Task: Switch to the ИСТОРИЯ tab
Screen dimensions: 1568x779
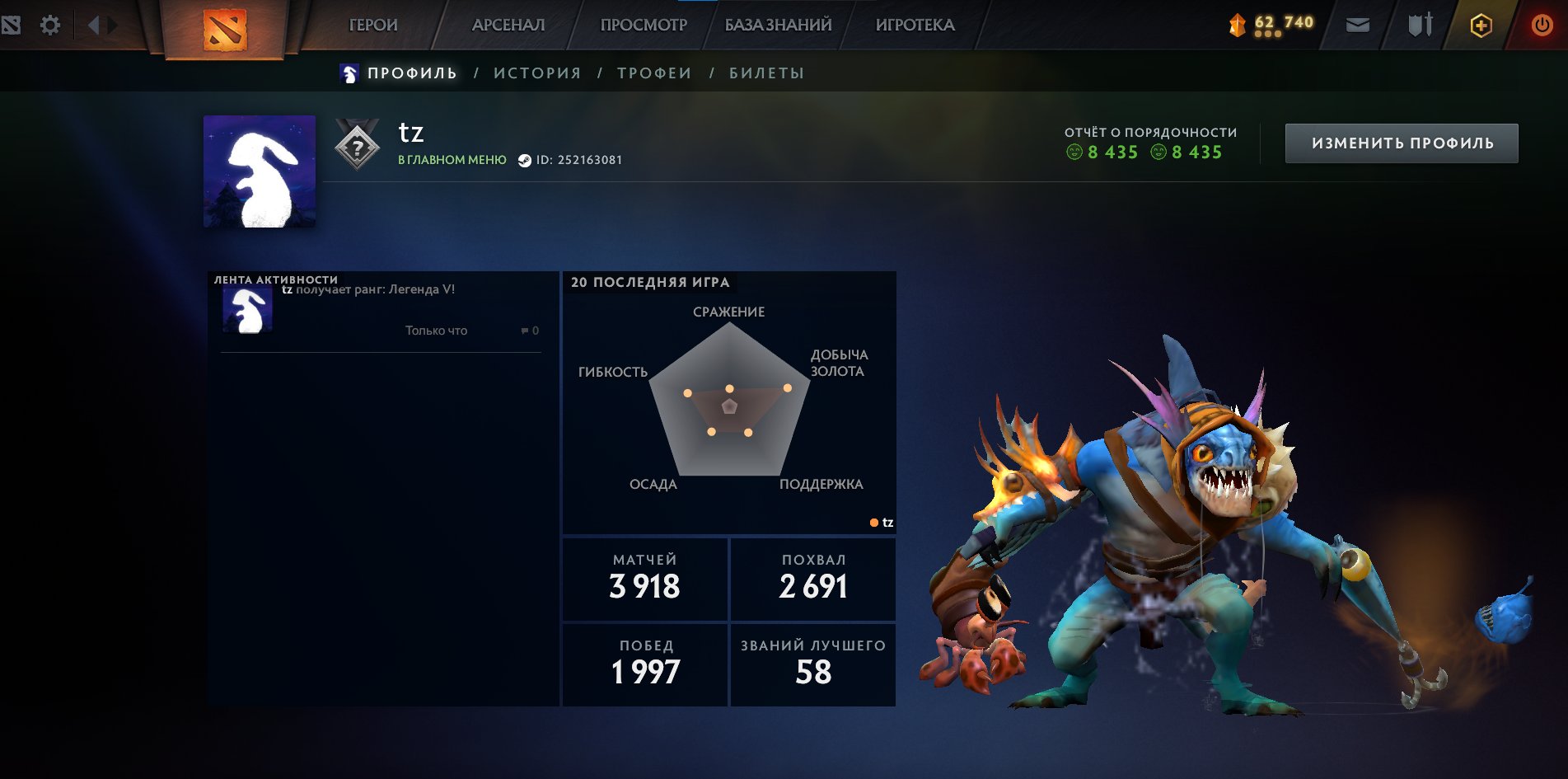Action: pos(537,73)
